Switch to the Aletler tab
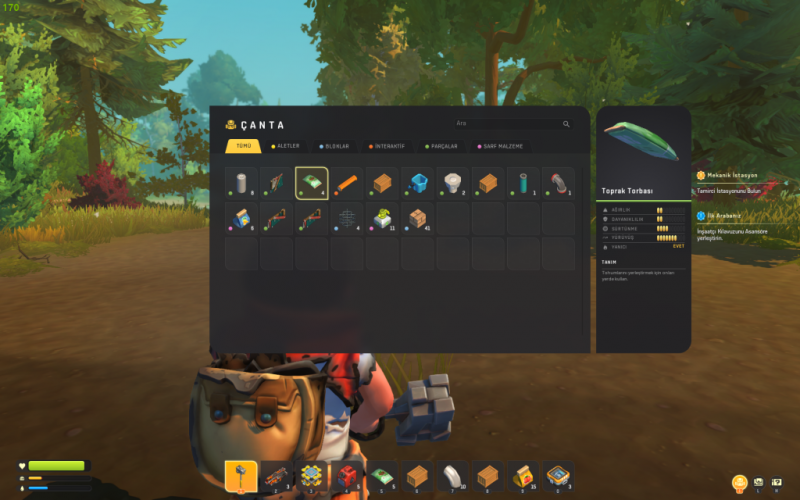This screenshot has width=800, height=500. click(x=285, y=146)
